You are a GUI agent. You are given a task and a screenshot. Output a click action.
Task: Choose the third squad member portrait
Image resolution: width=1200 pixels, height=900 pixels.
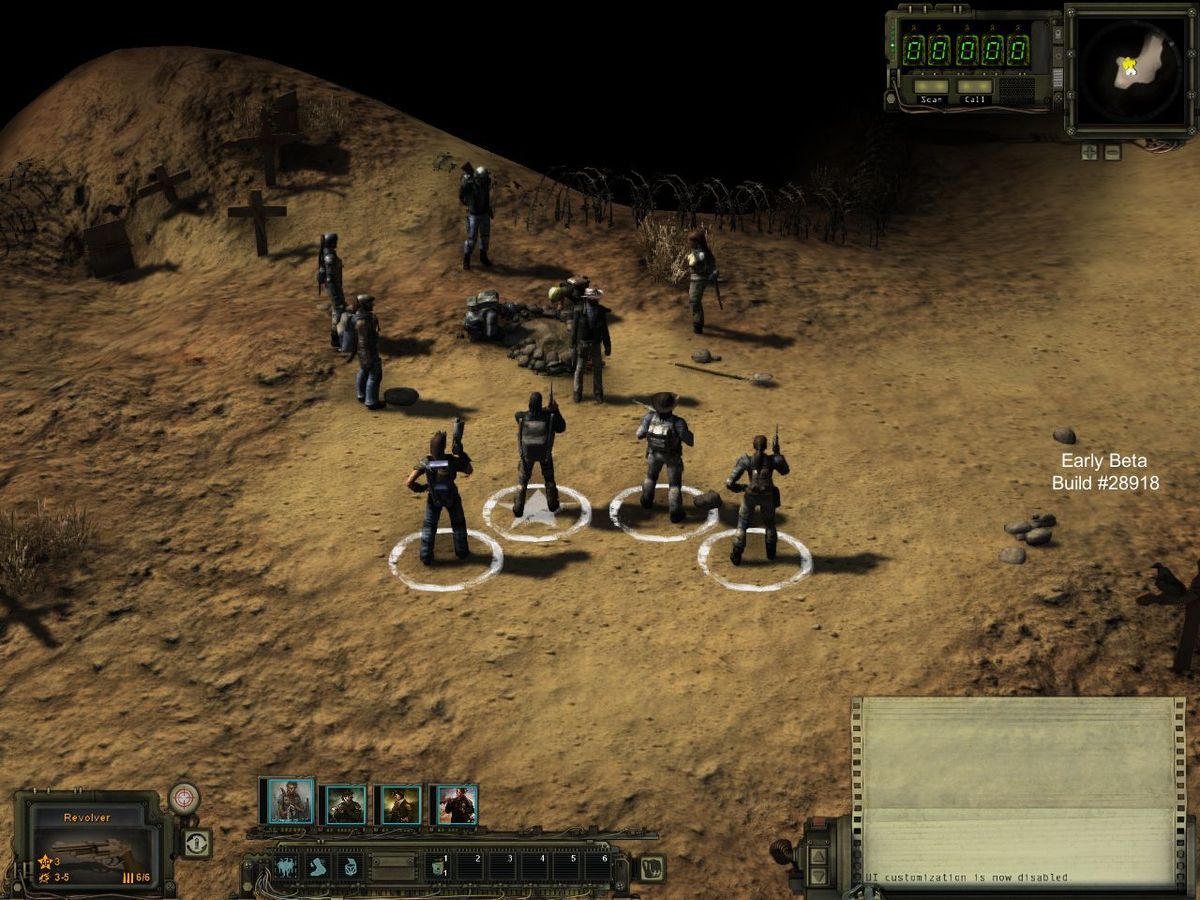point(400,804)
